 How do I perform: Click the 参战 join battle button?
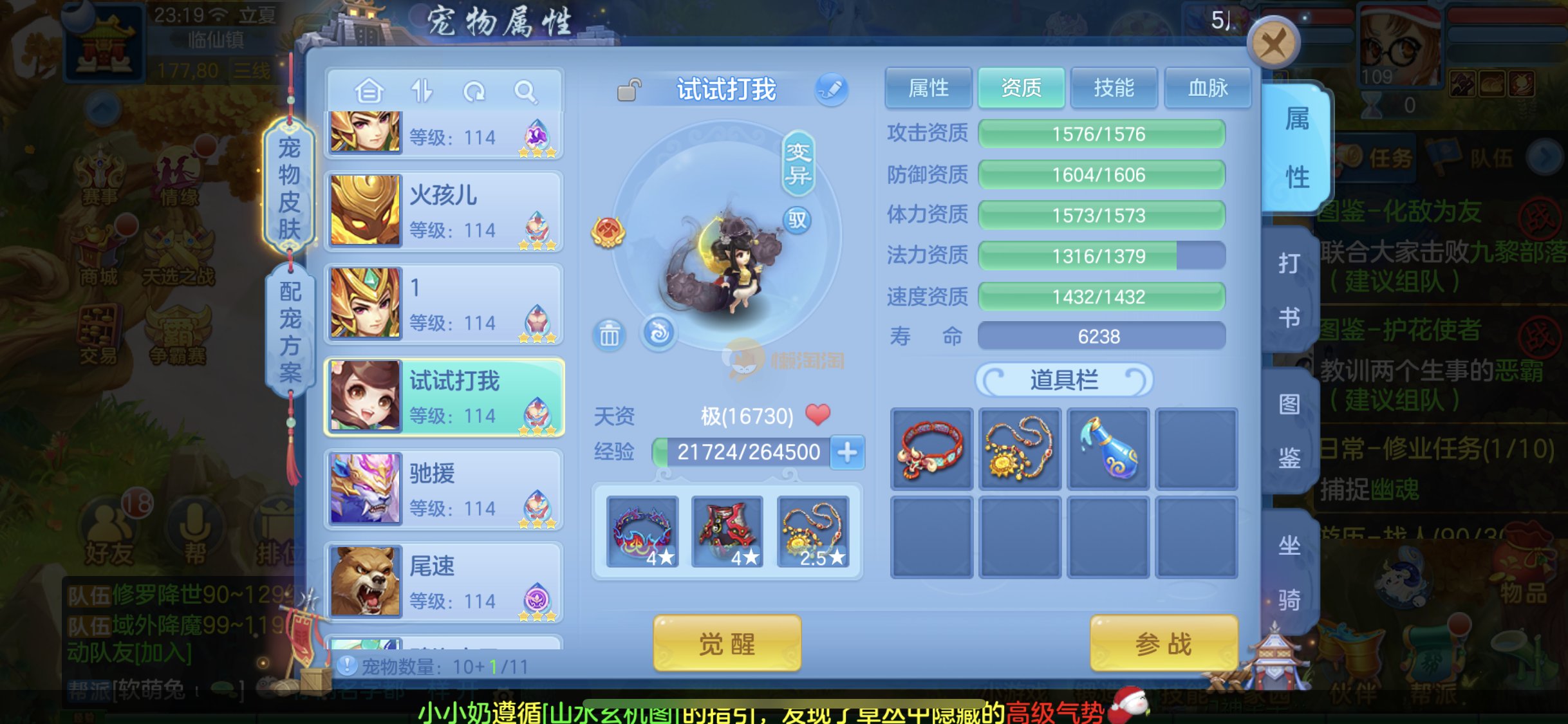click(x=1163, y=643)
